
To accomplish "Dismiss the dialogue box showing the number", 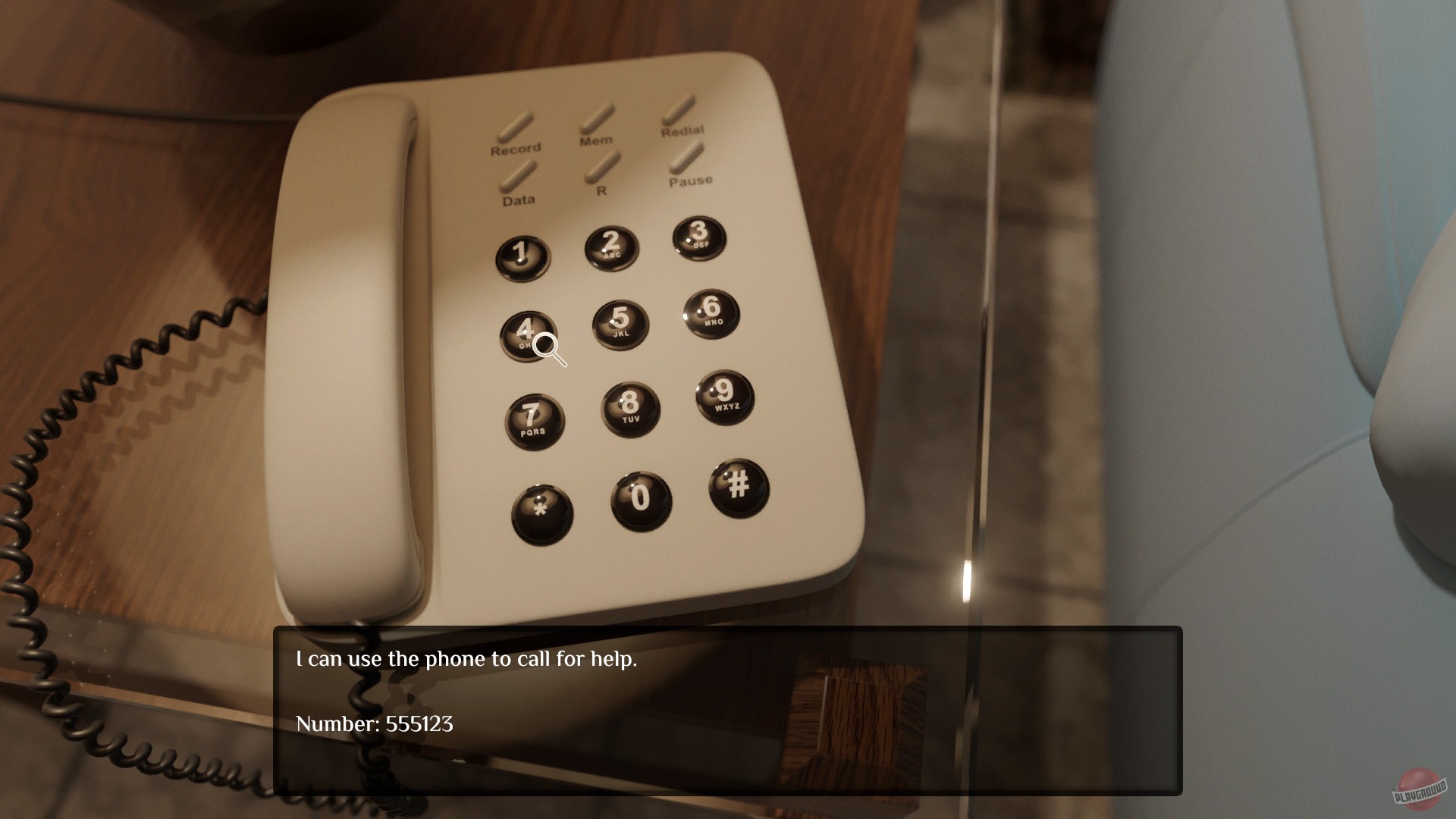I will [728, 713].
